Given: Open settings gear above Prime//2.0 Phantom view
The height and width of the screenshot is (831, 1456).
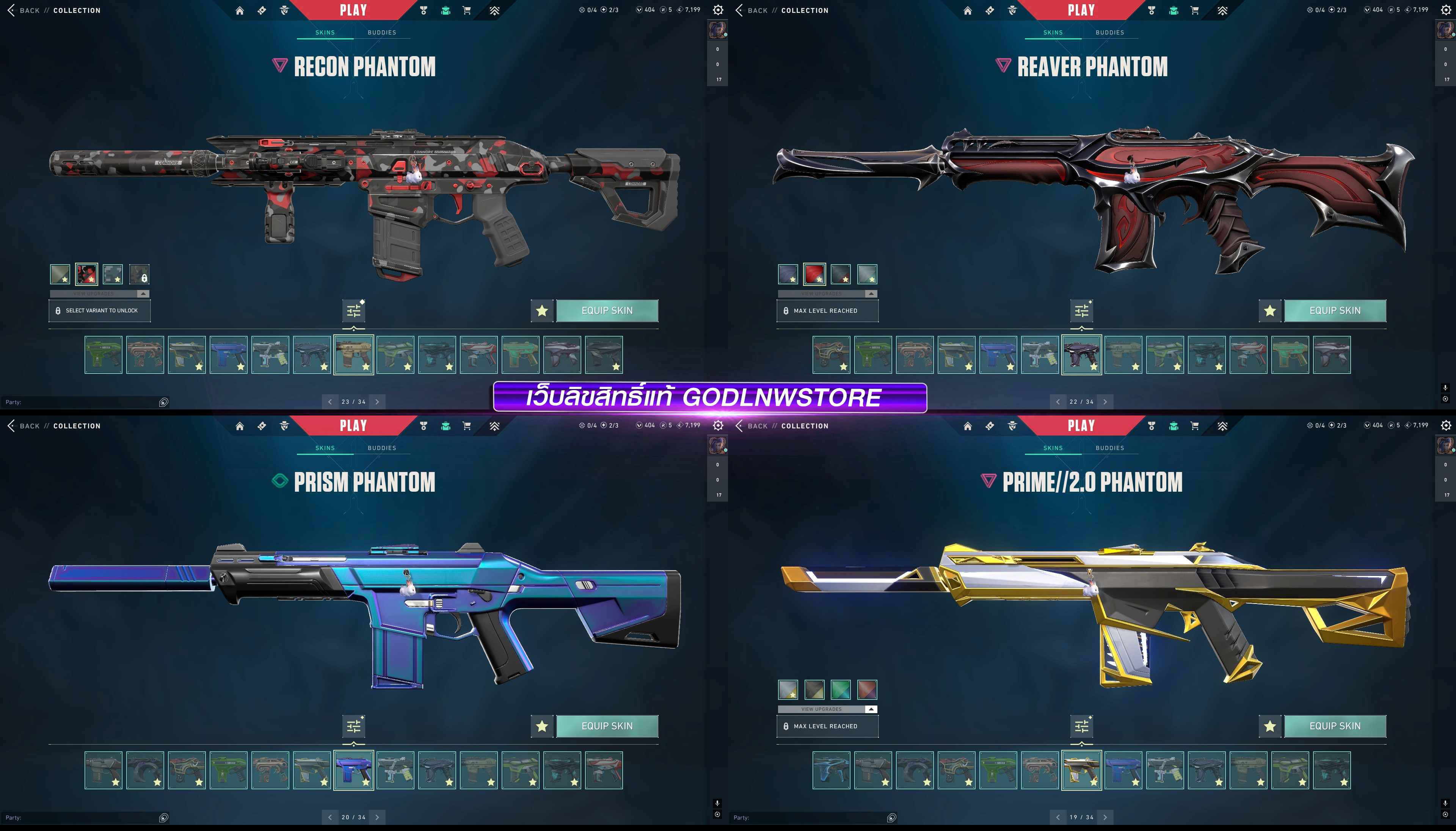Looking at the screenshot, I should (x=1446, y=425).
